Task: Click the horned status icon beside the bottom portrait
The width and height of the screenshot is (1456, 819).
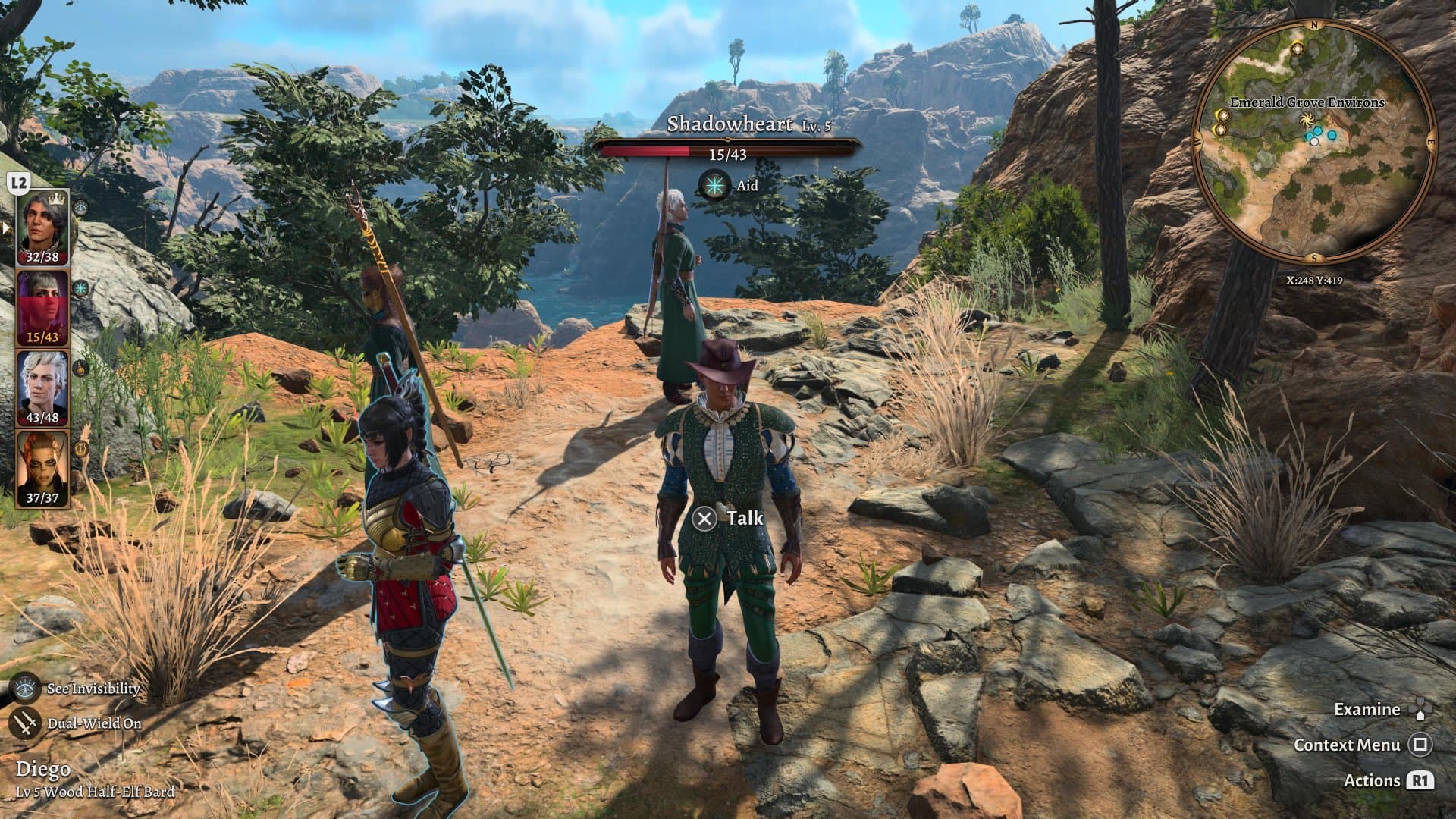Action: click(x=81, y=449)
